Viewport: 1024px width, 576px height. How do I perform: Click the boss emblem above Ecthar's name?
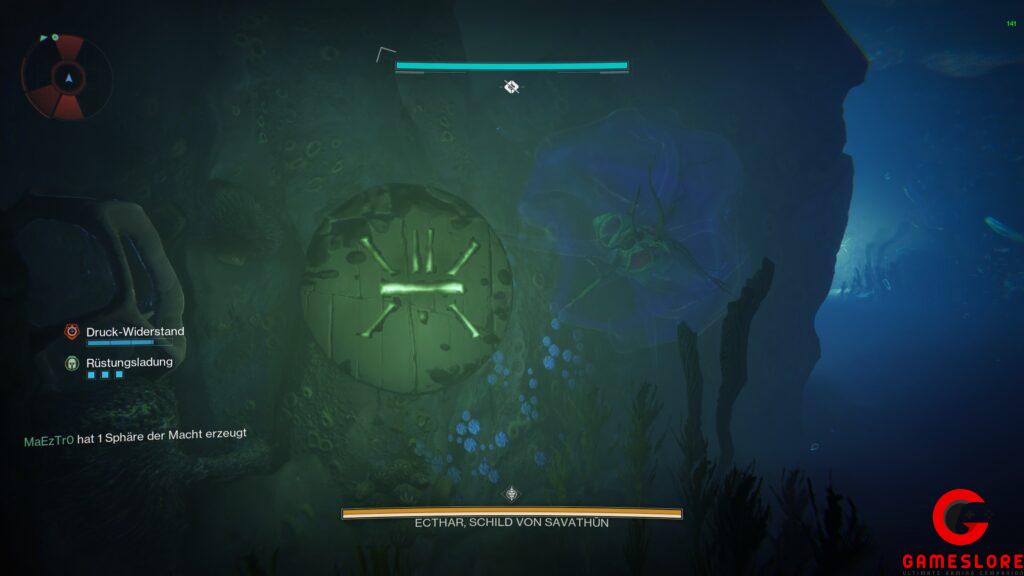pos(512,494)
